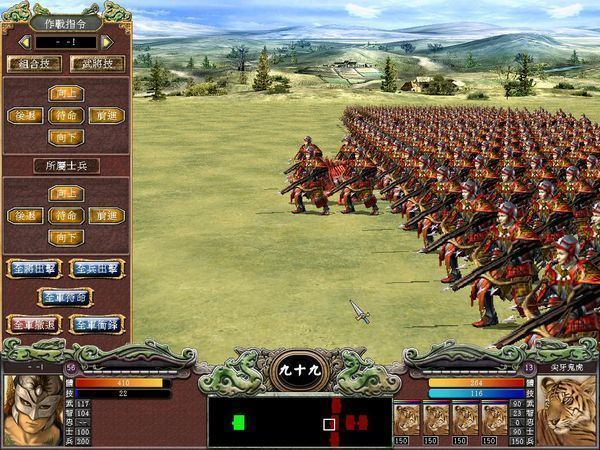Order the 全軍撤退 full army retreat
Viewport: 600px width, 450px height.
(33, 324)
